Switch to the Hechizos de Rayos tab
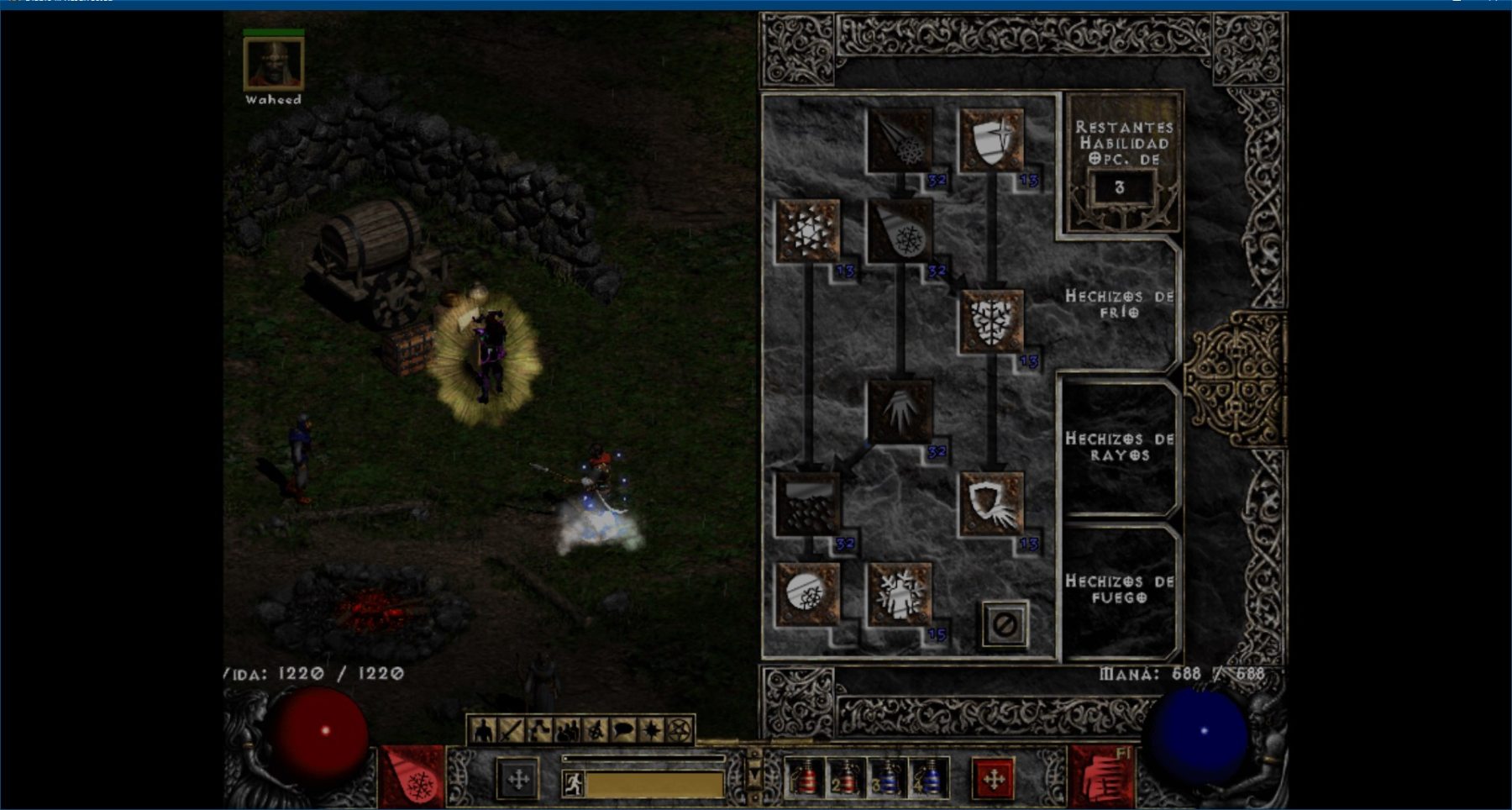This screenshot has height=810, width=1512. (x=1118, y=447)
